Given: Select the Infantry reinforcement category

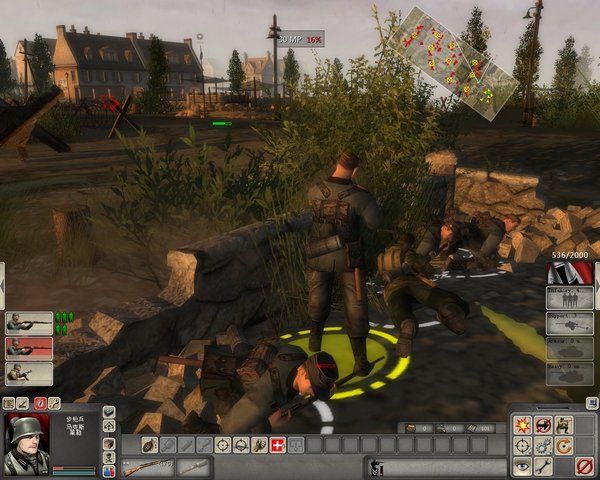Looking at the screenshot, I should 570,299.
